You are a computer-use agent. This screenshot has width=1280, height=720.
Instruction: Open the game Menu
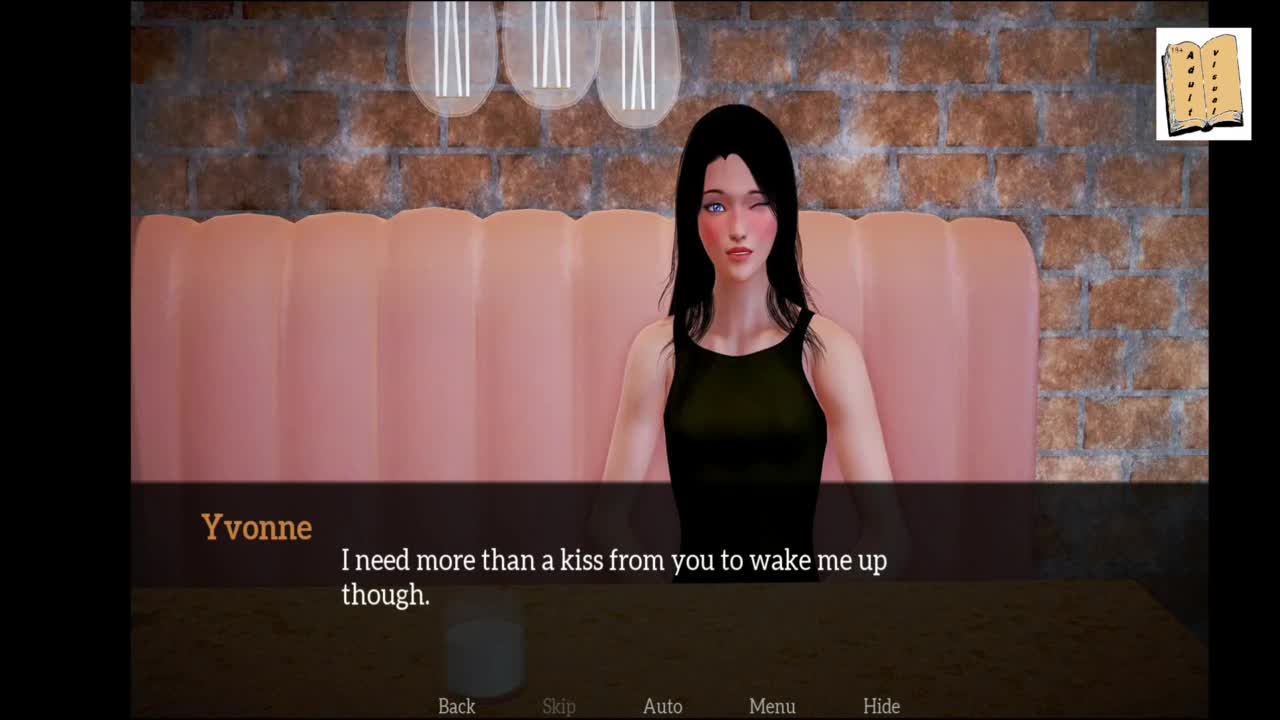pos(772,706)
